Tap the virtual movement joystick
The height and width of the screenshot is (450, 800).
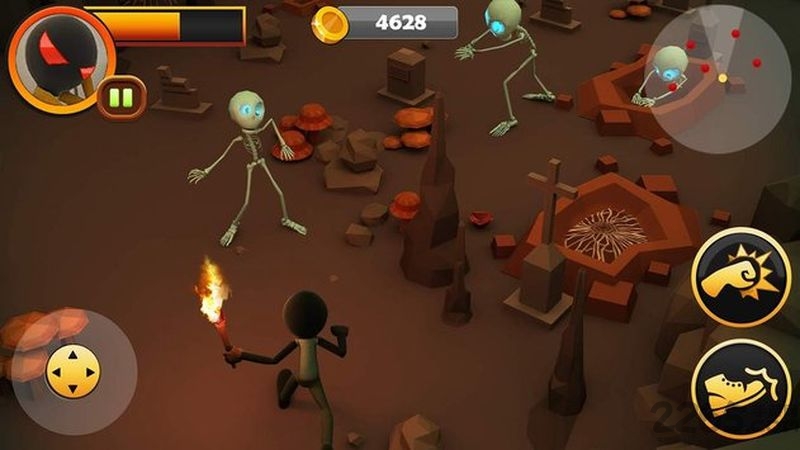(x=74, y=372)
